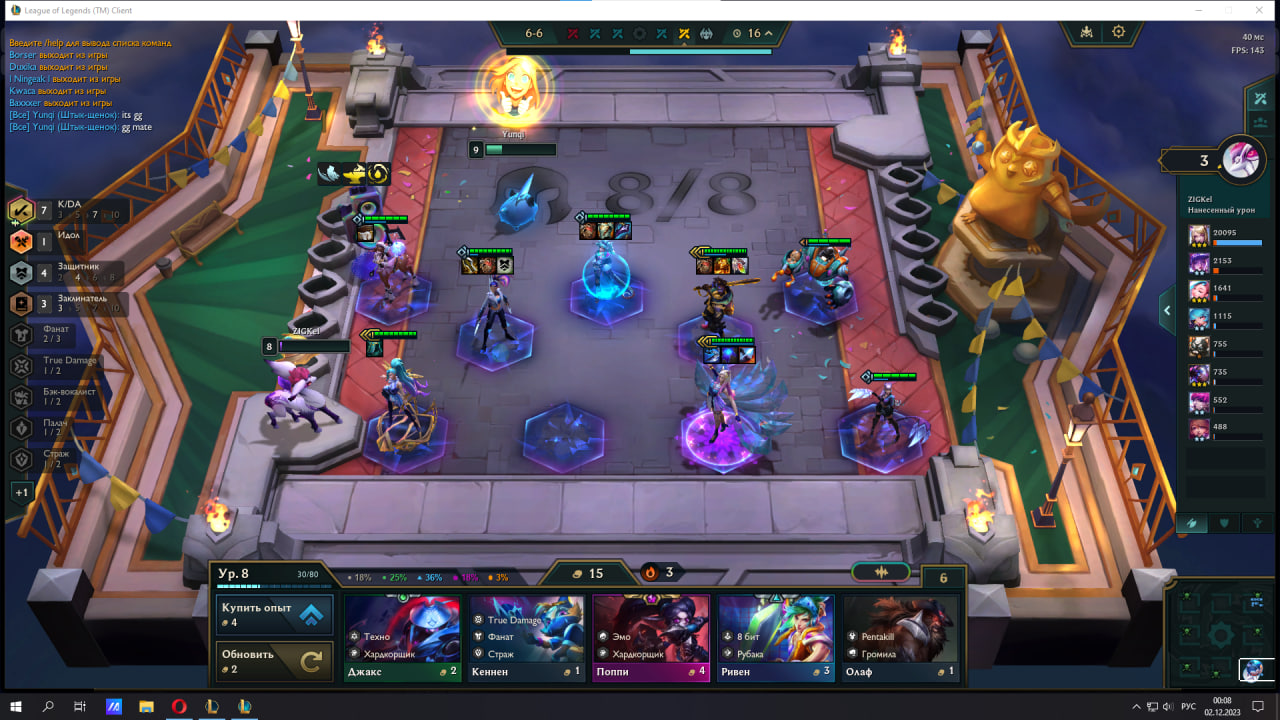Show the Заклинатель trait details
The image size is (1280, 720).
coord(60,304)
